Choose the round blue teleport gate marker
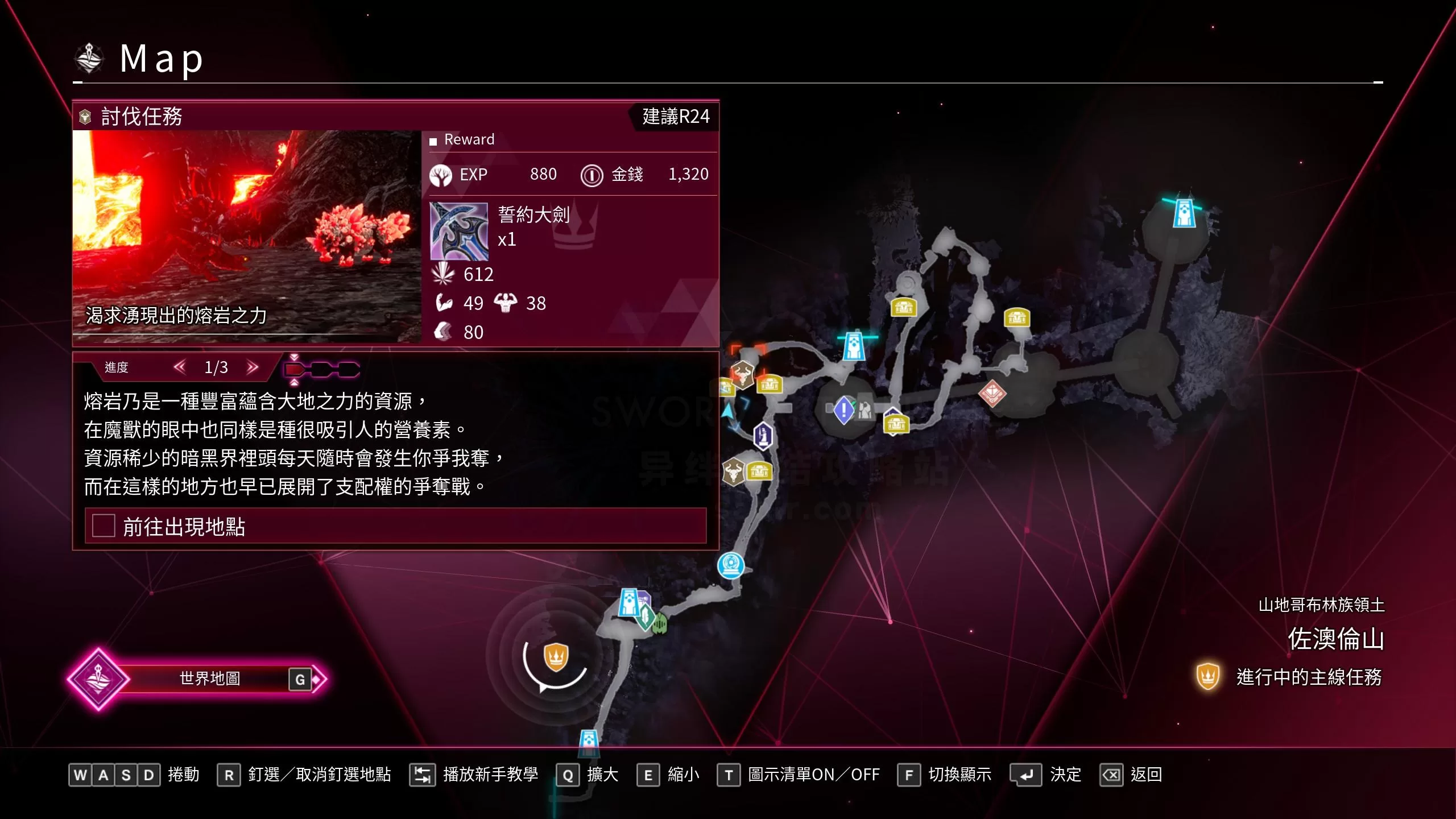The width and height of the screenshot is (1456, 819). pyautogui.click(x=731, y=565)
